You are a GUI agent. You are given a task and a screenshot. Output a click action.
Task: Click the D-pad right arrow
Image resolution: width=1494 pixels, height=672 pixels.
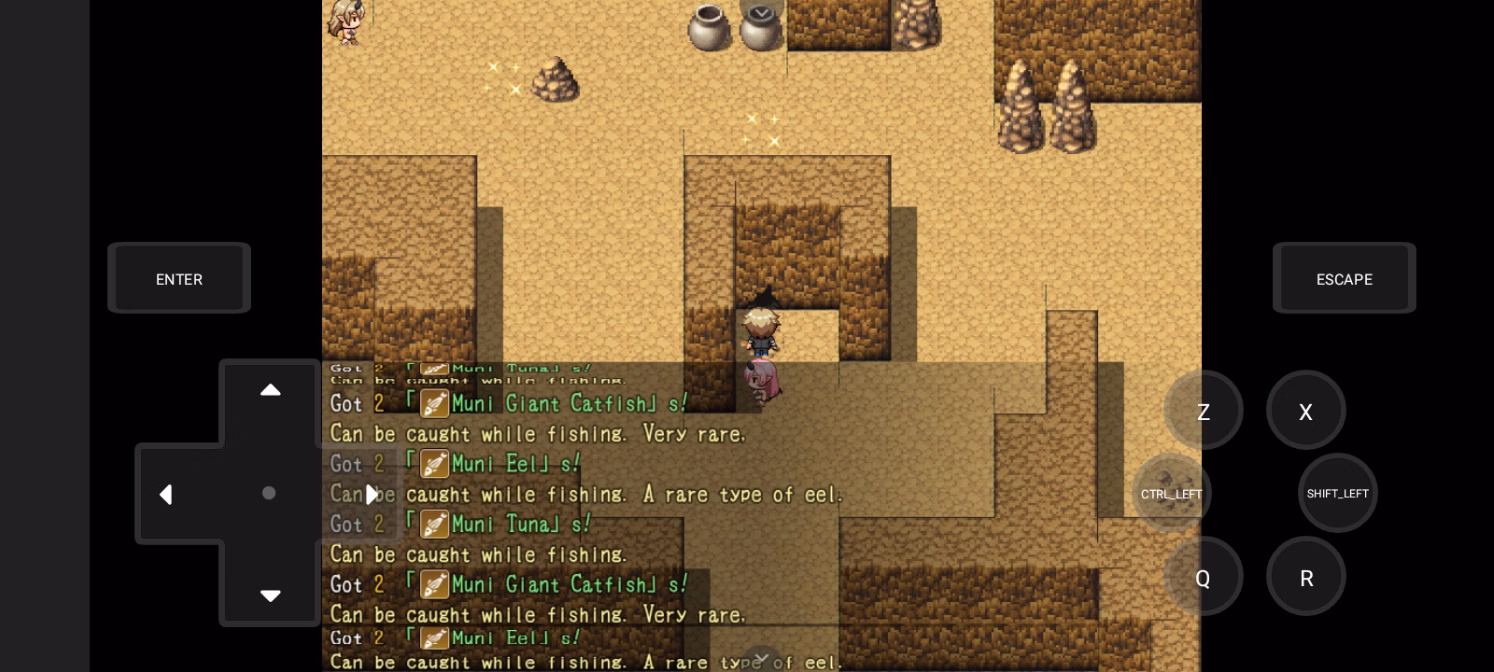[x=372, y=494]
